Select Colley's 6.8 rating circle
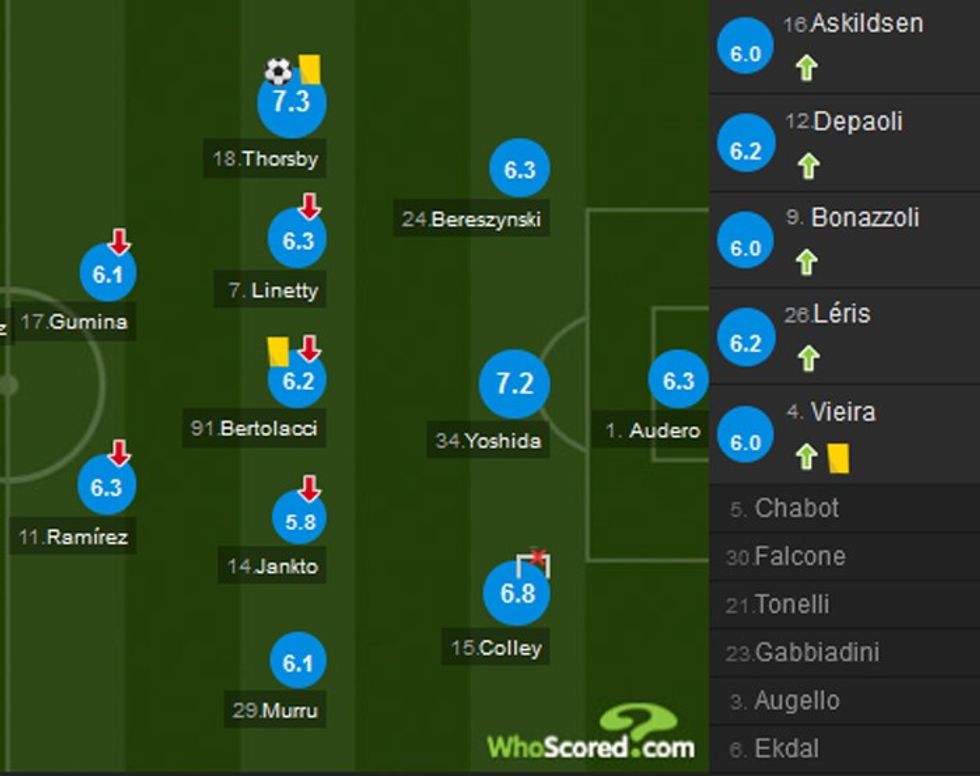The width and height of the screenshot is (980, 776). tap(517, 593)
